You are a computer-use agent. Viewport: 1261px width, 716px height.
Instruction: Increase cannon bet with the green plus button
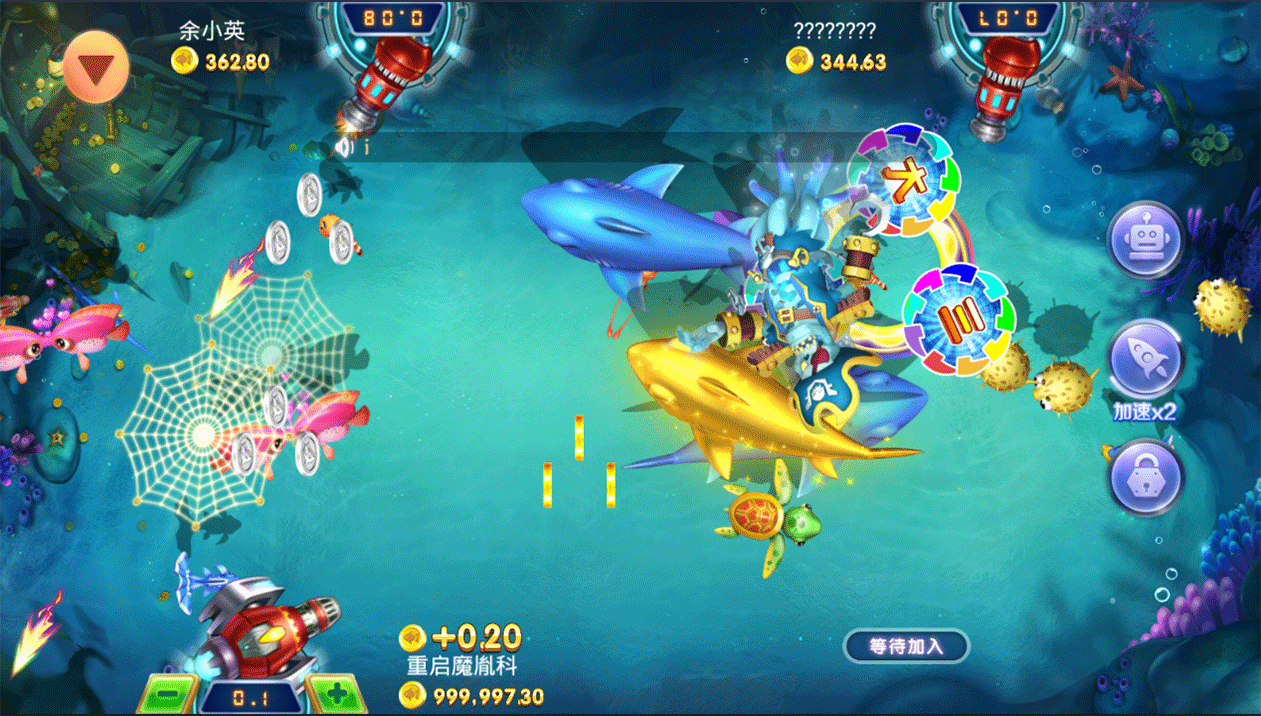pyautogui.click(x=337, y=694)
